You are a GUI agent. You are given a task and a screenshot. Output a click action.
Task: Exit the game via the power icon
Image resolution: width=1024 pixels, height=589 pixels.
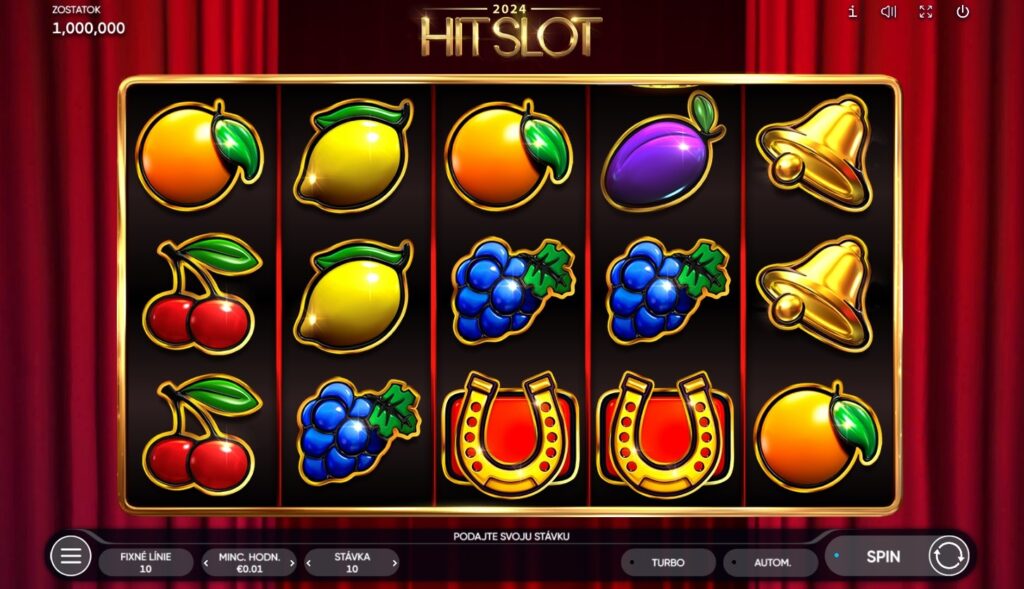click(963, 12)
